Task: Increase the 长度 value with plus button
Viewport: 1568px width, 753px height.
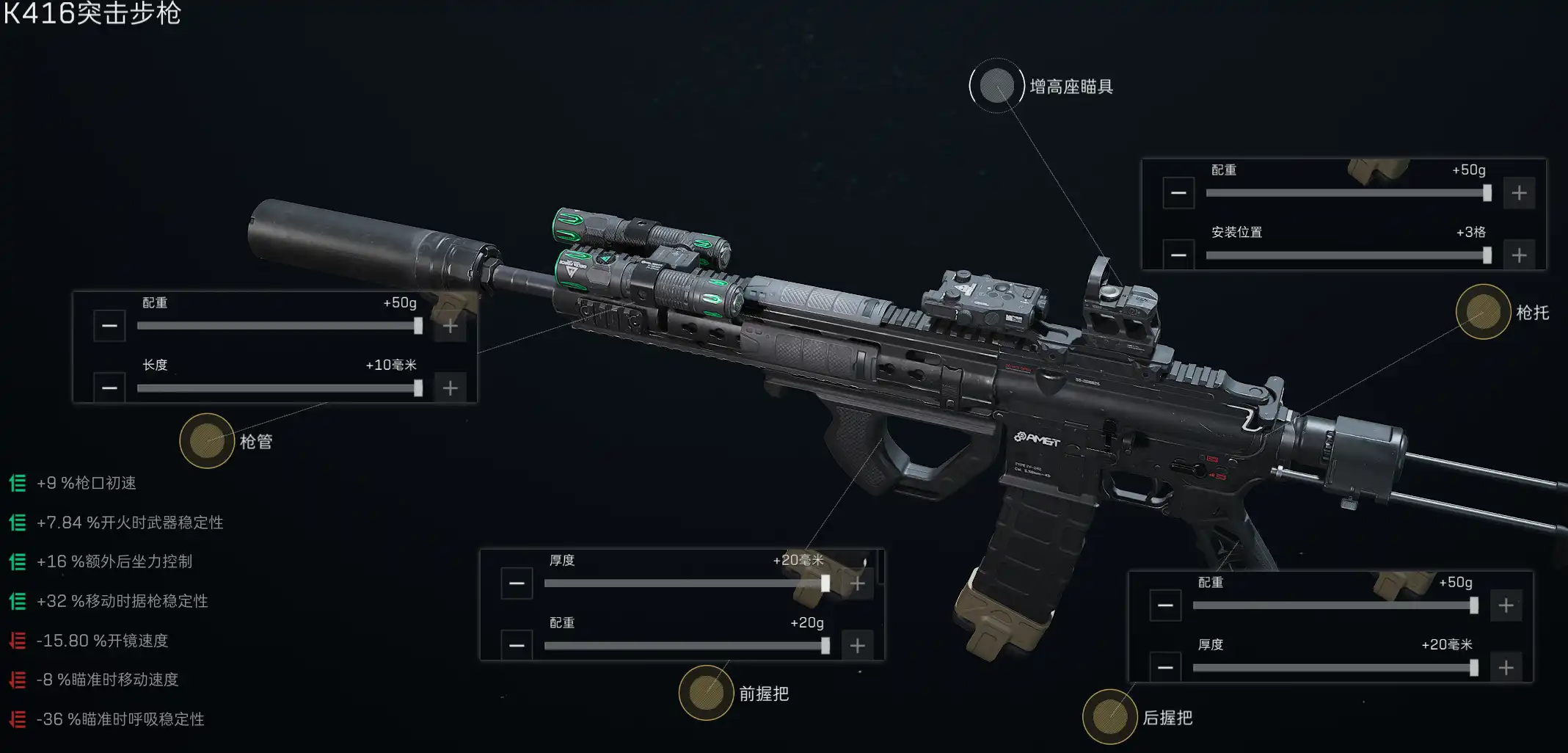Action: point(451,388)
